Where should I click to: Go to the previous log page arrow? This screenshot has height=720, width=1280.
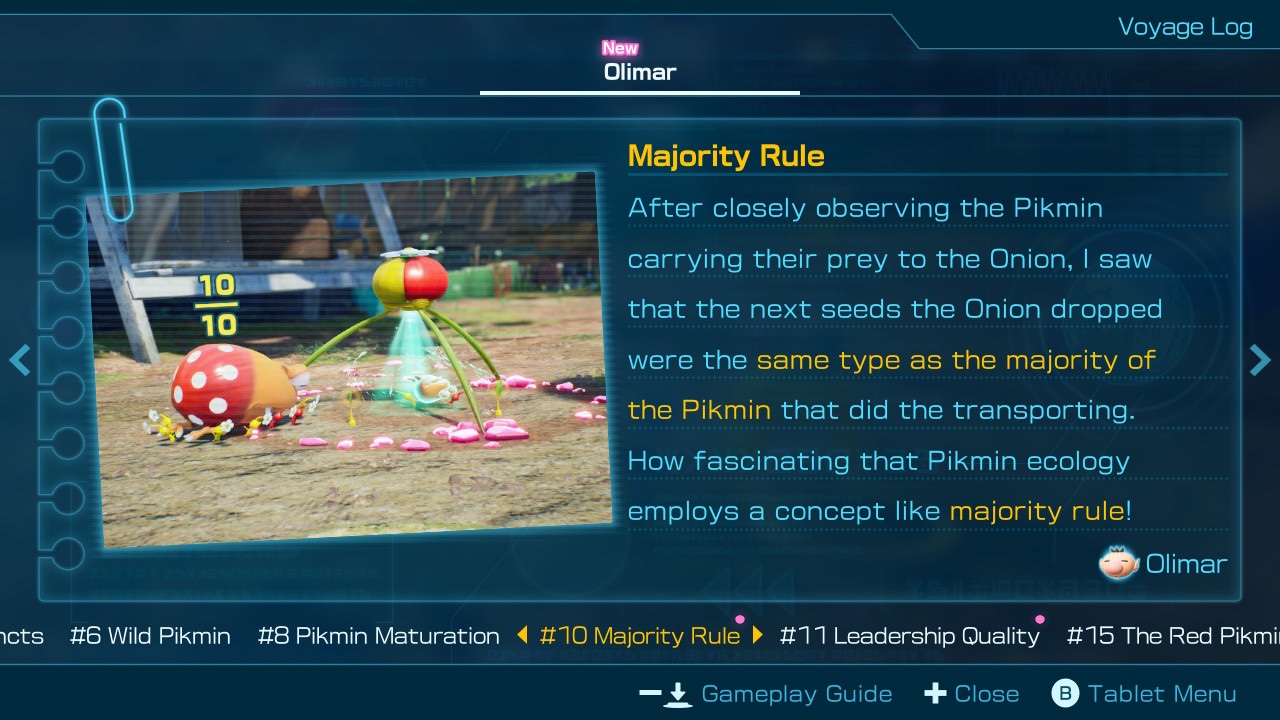tap(19, 360)
